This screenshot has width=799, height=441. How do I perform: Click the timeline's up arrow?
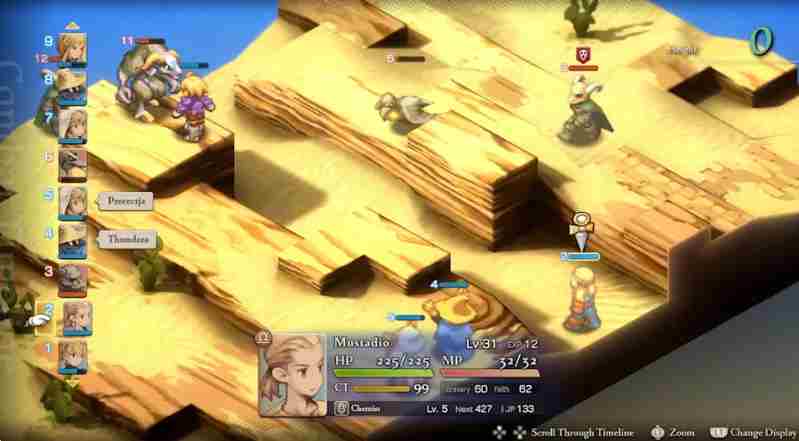(x=72, y=26)
